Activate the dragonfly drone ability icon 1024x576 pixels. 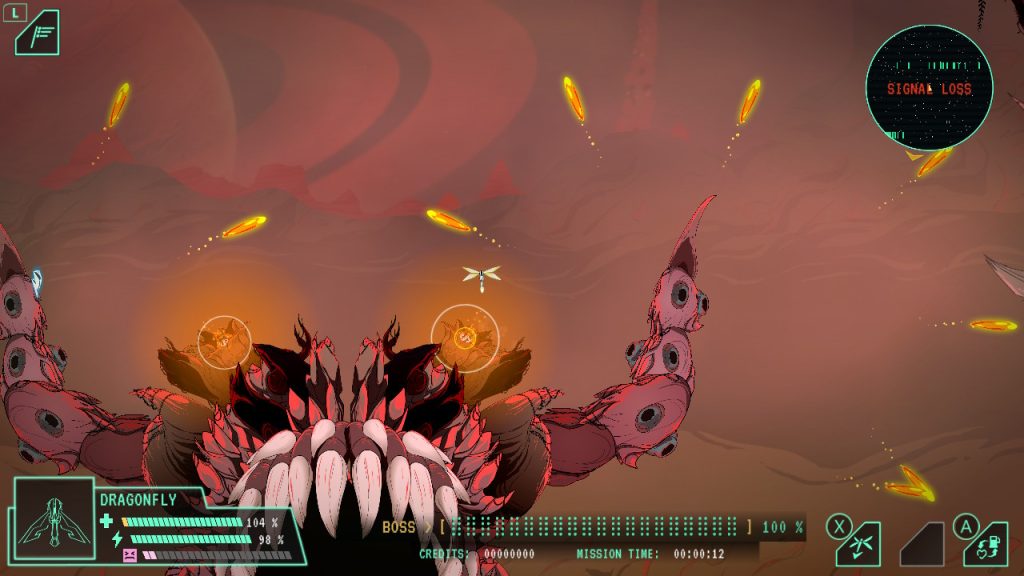coord(860,544)
